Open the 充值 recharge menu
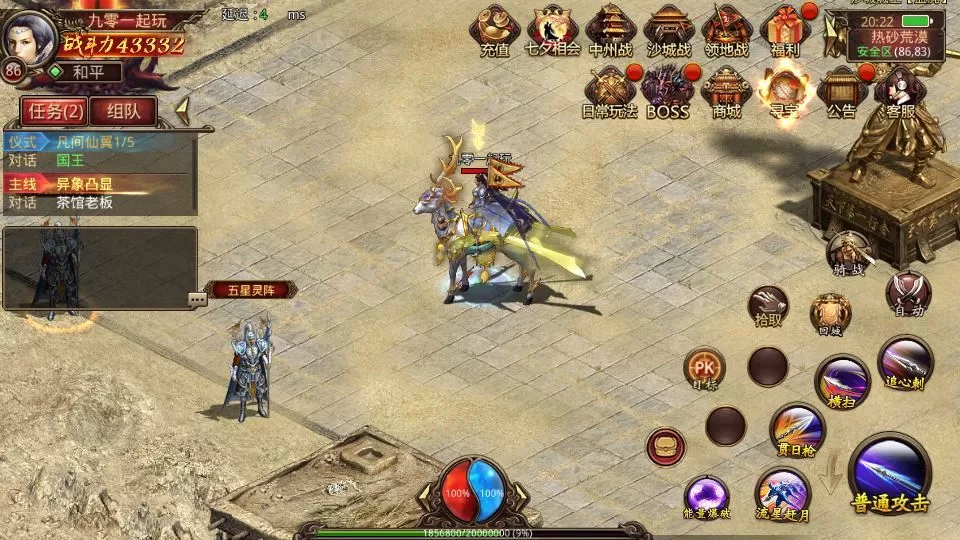This screenshot has width=960, height=540. coord(494,28)
